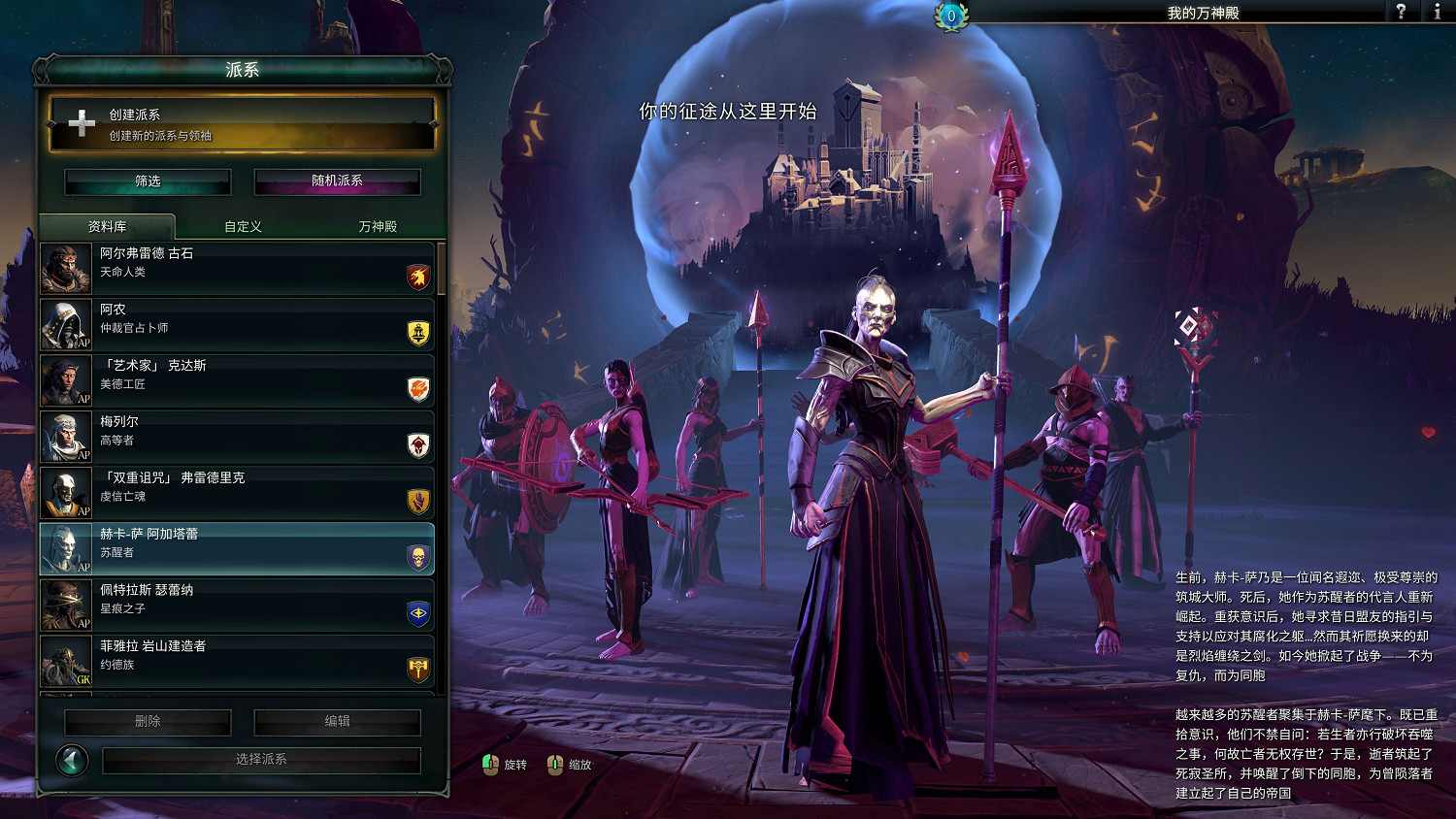Image resolution: width=1456 pixels, height=819 pixels.
Task: Click the 删除 delete button
Action: (148, 722)
